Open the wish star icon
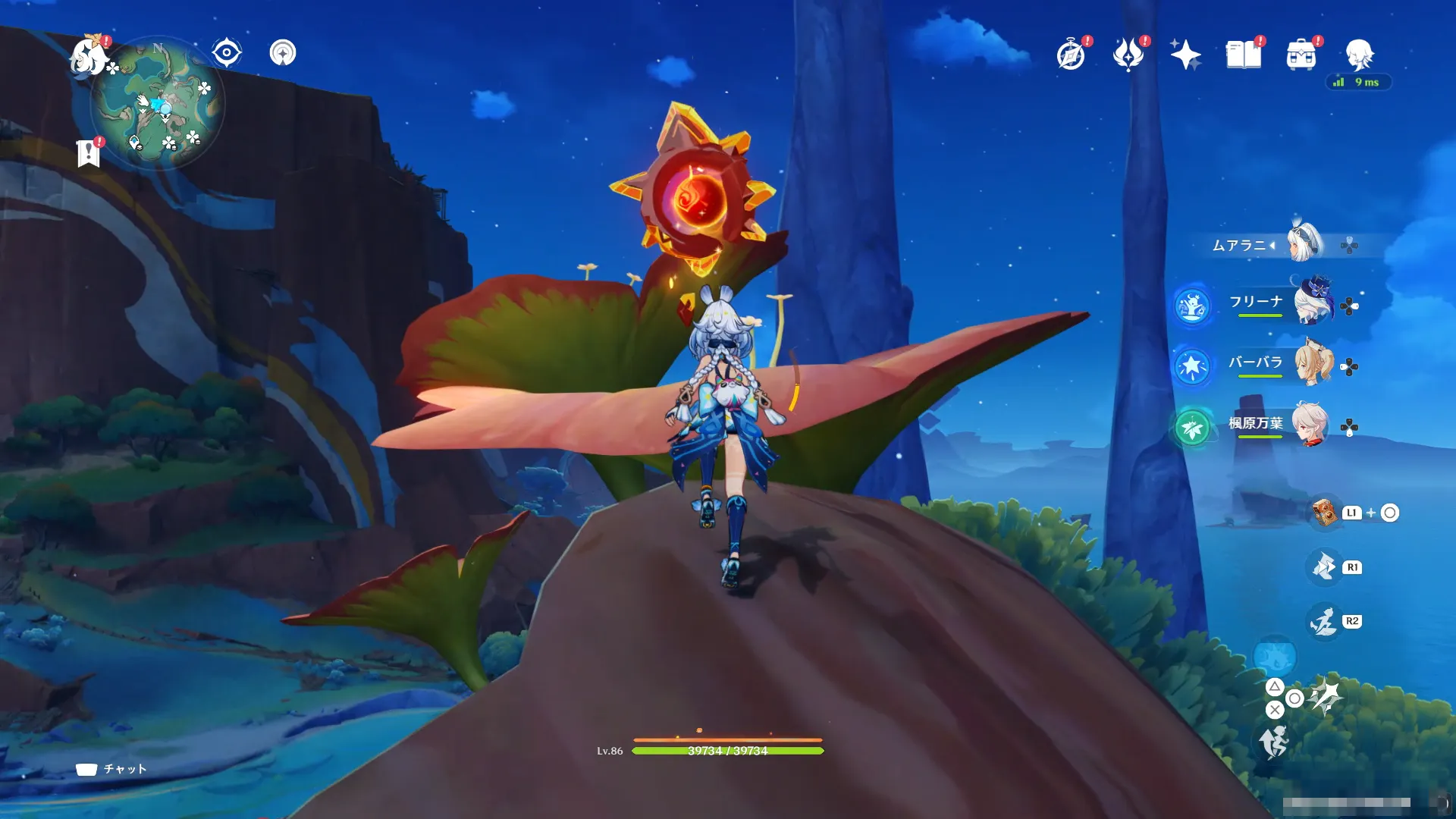Viewport: 1456px width, 819px height. [x=1185, y=55]
